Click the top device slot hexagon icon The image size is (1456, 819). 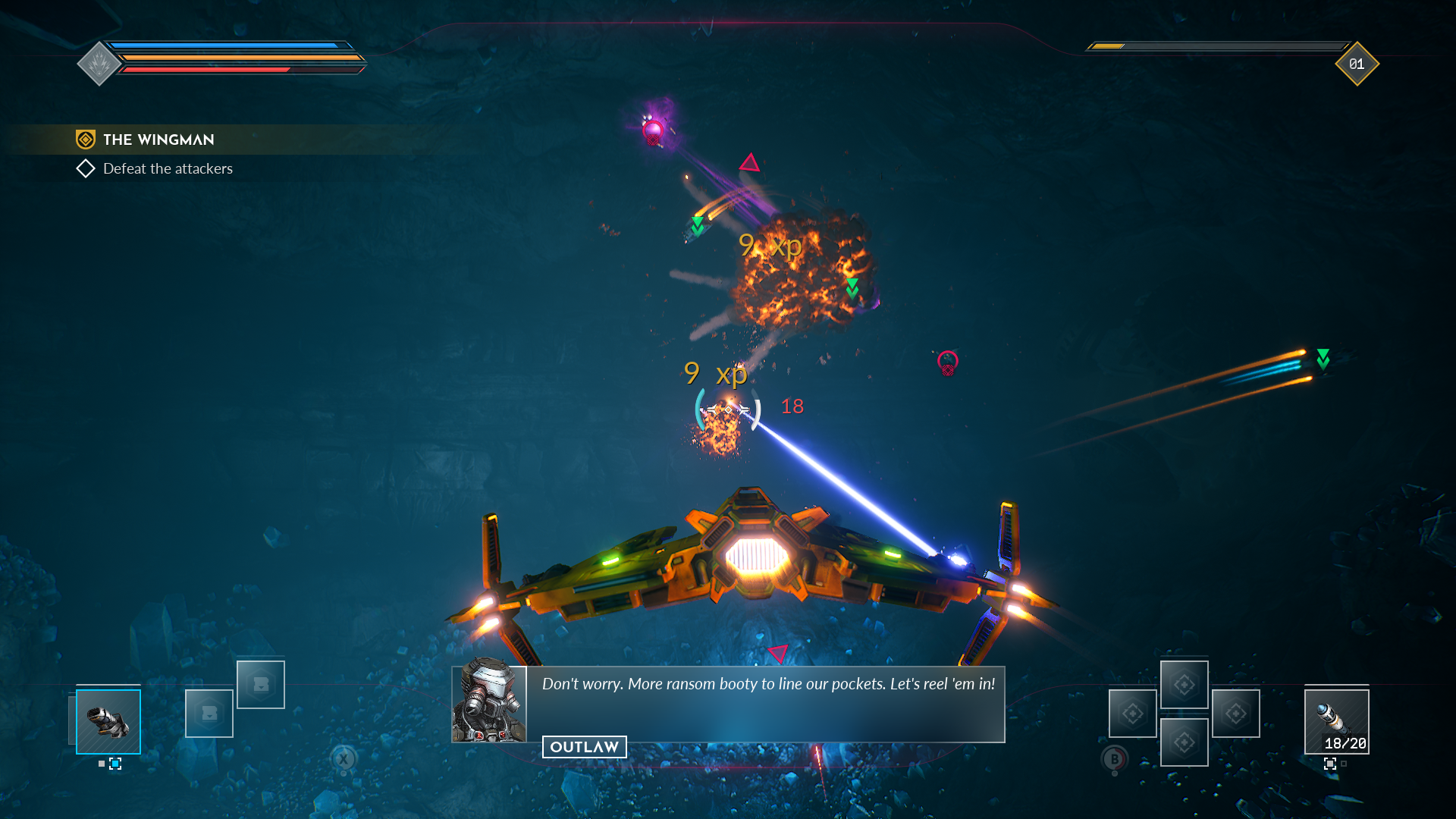(1185, 685)
